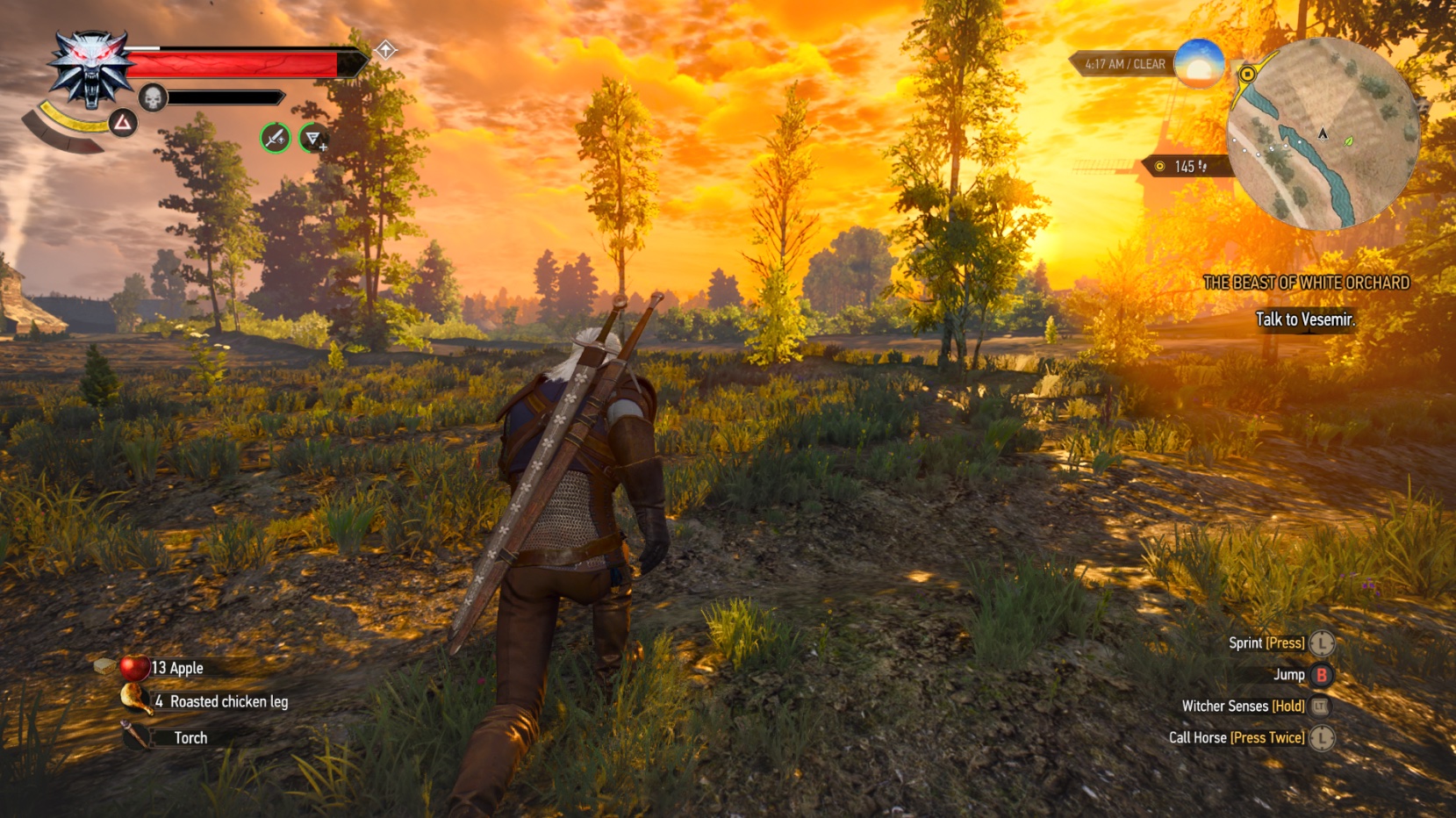Click the potion buff icon with plus sign
The image size is (1456, 818).
click(x=312, y=138)
